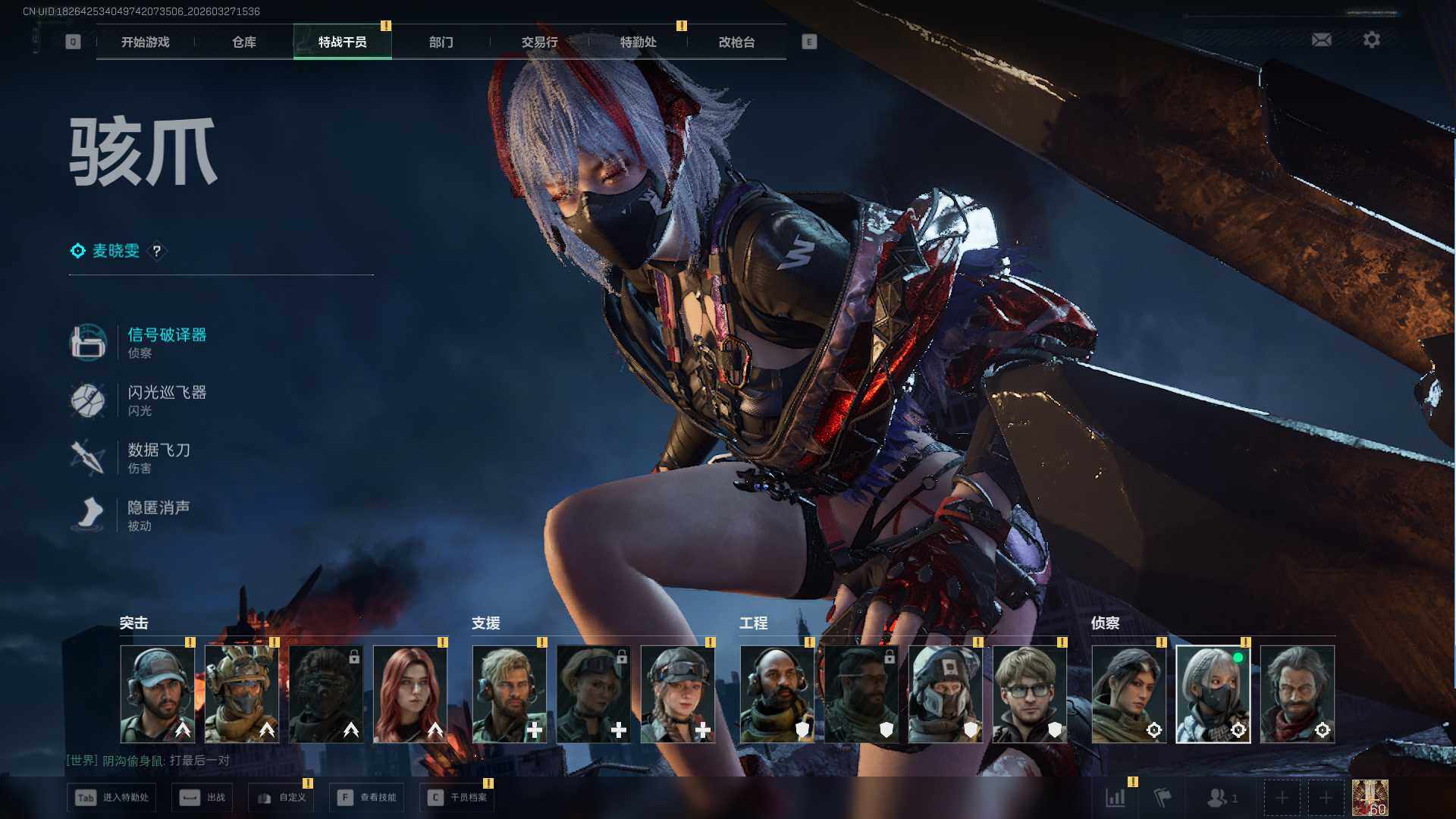Select the grey-bearded recon operator portrait
This screenshot has height=819, width=1456.
point(1297,694)
